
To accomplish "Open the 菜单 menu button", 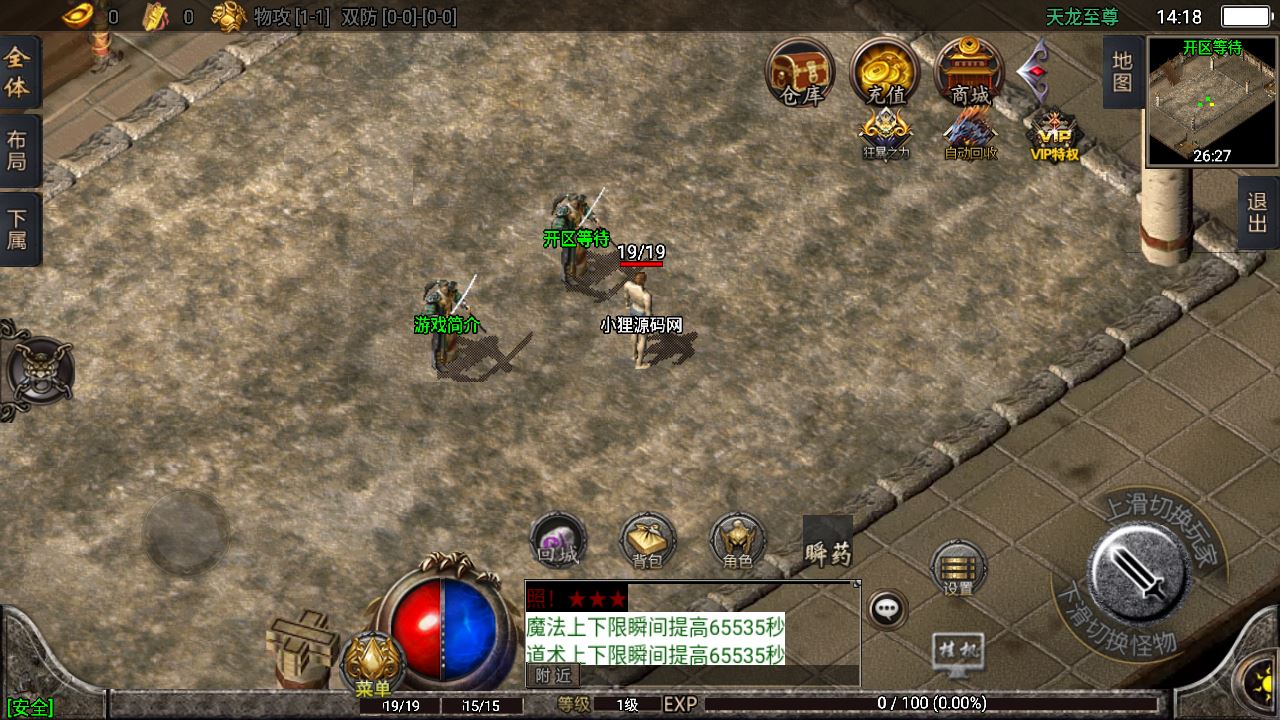I will coord(372,665).
